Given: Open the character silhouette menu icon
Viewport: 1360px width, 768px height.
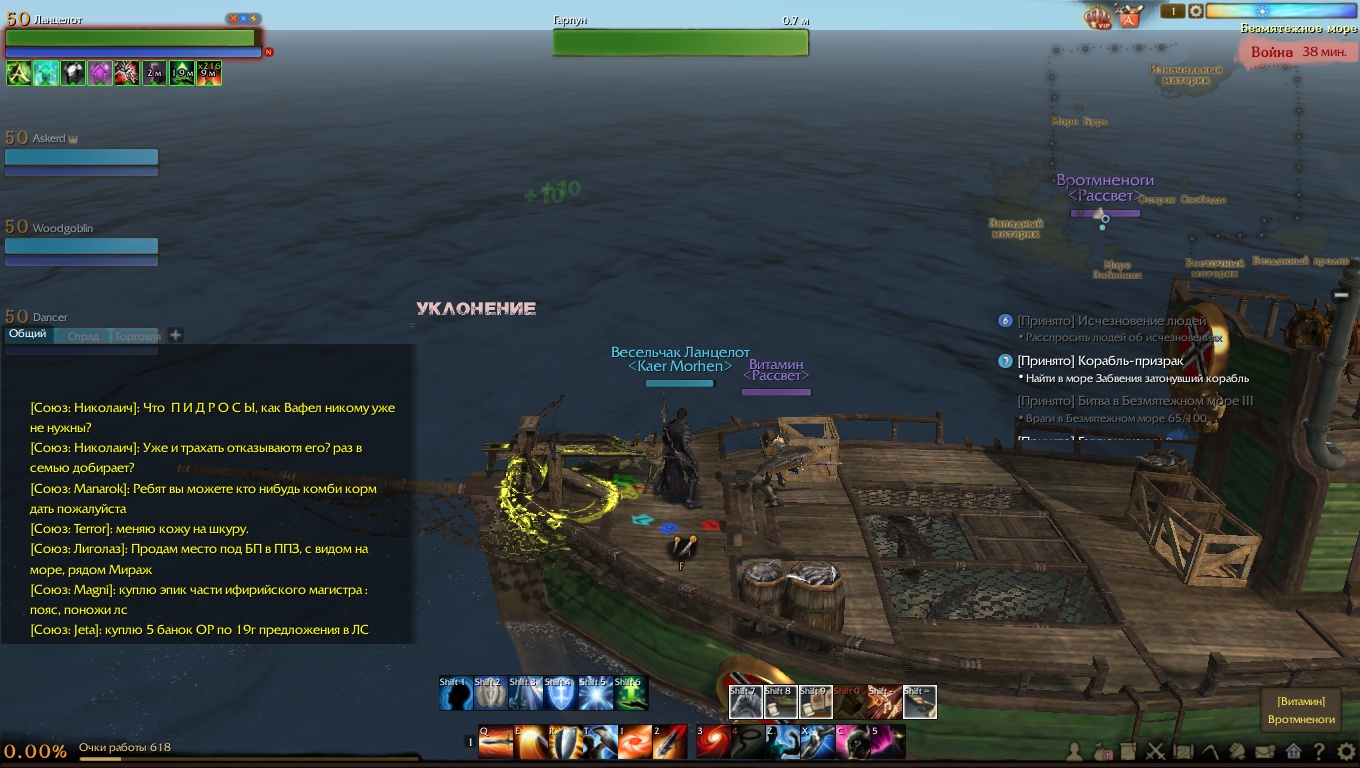Looking at the screenshot, I should tap(1075, 751).
